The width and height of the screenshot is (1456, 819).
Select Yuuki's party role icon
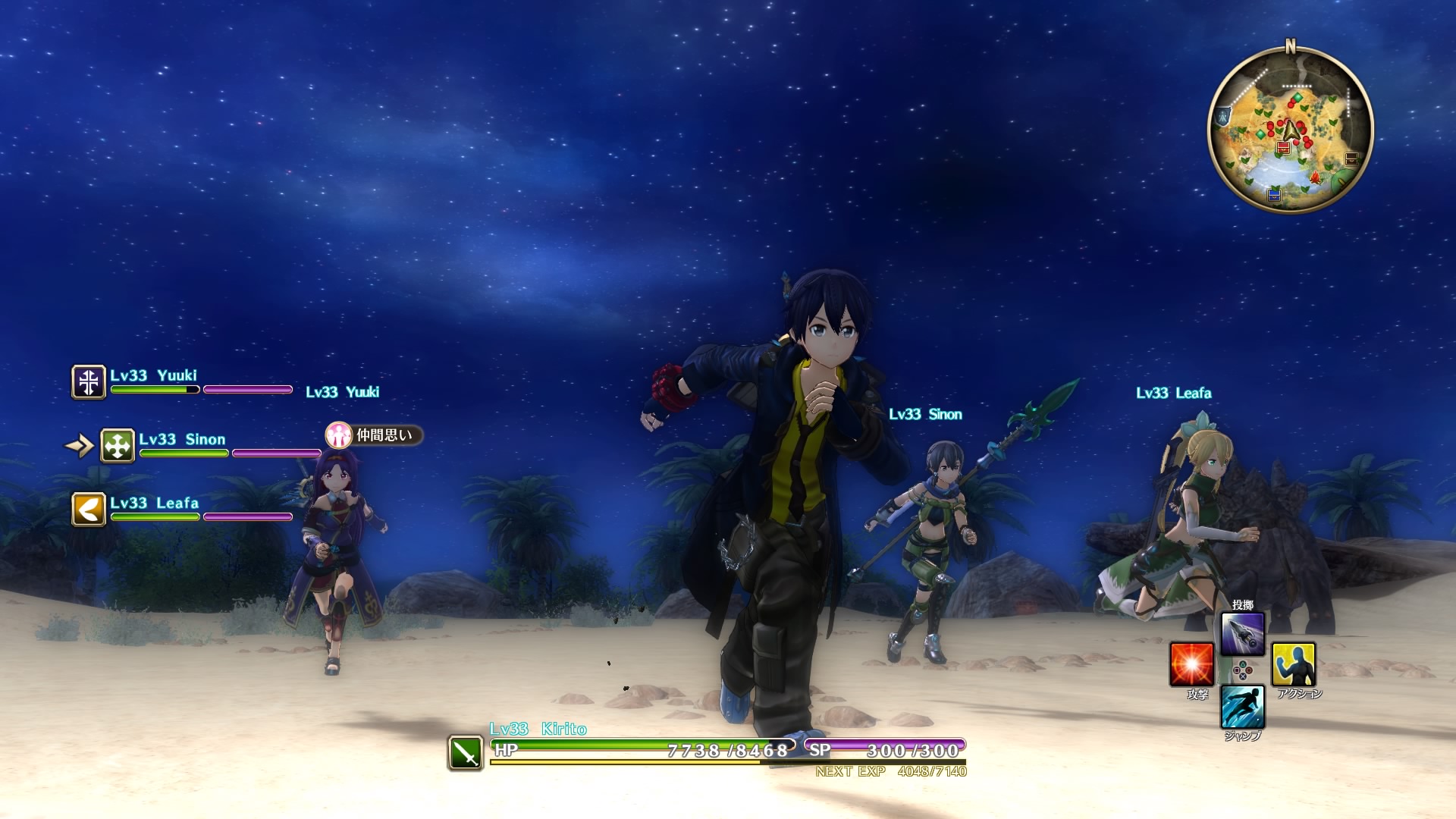89,381
